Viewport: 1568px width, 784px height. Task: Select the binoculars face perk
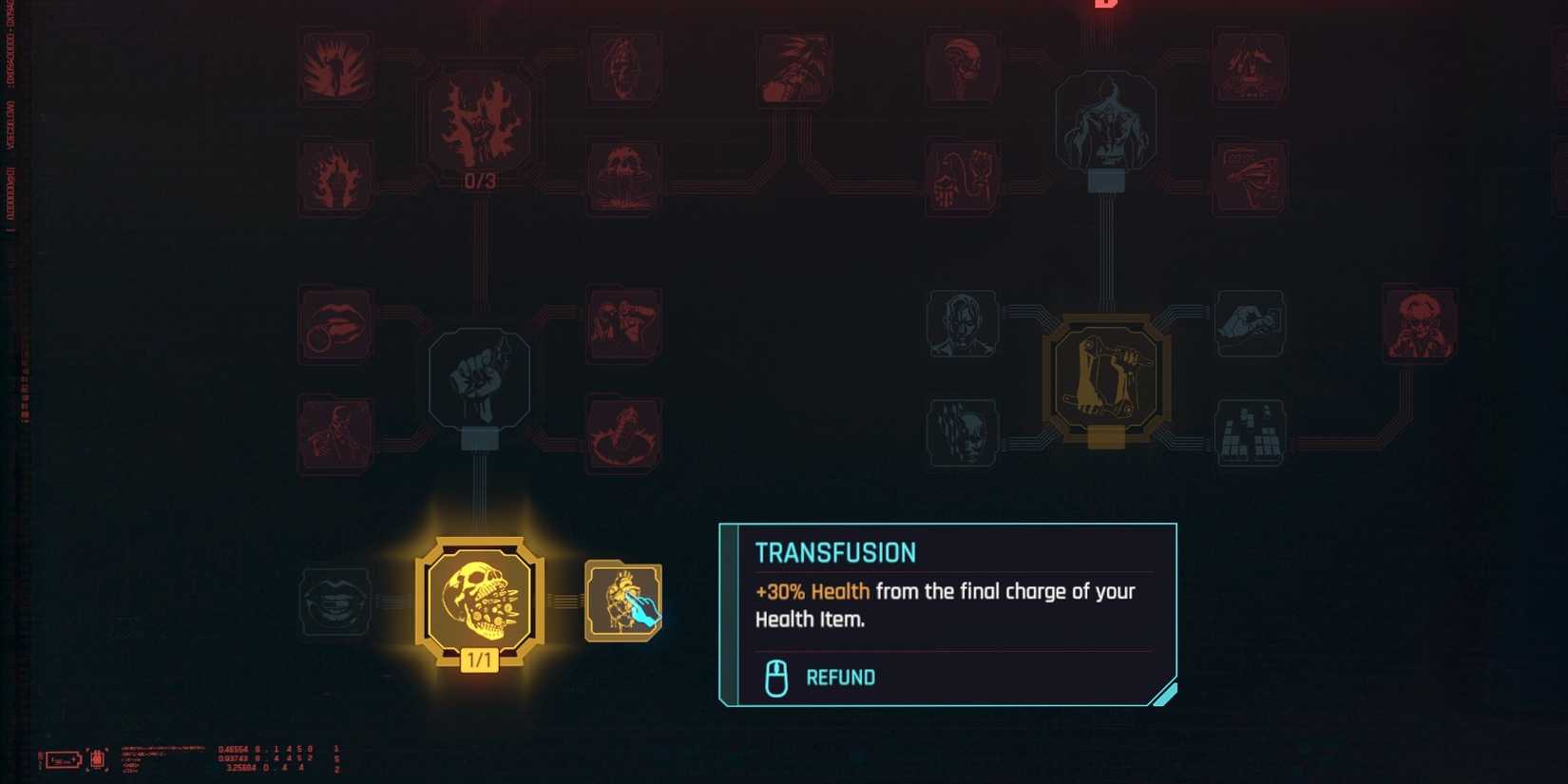tap(622, 323)
